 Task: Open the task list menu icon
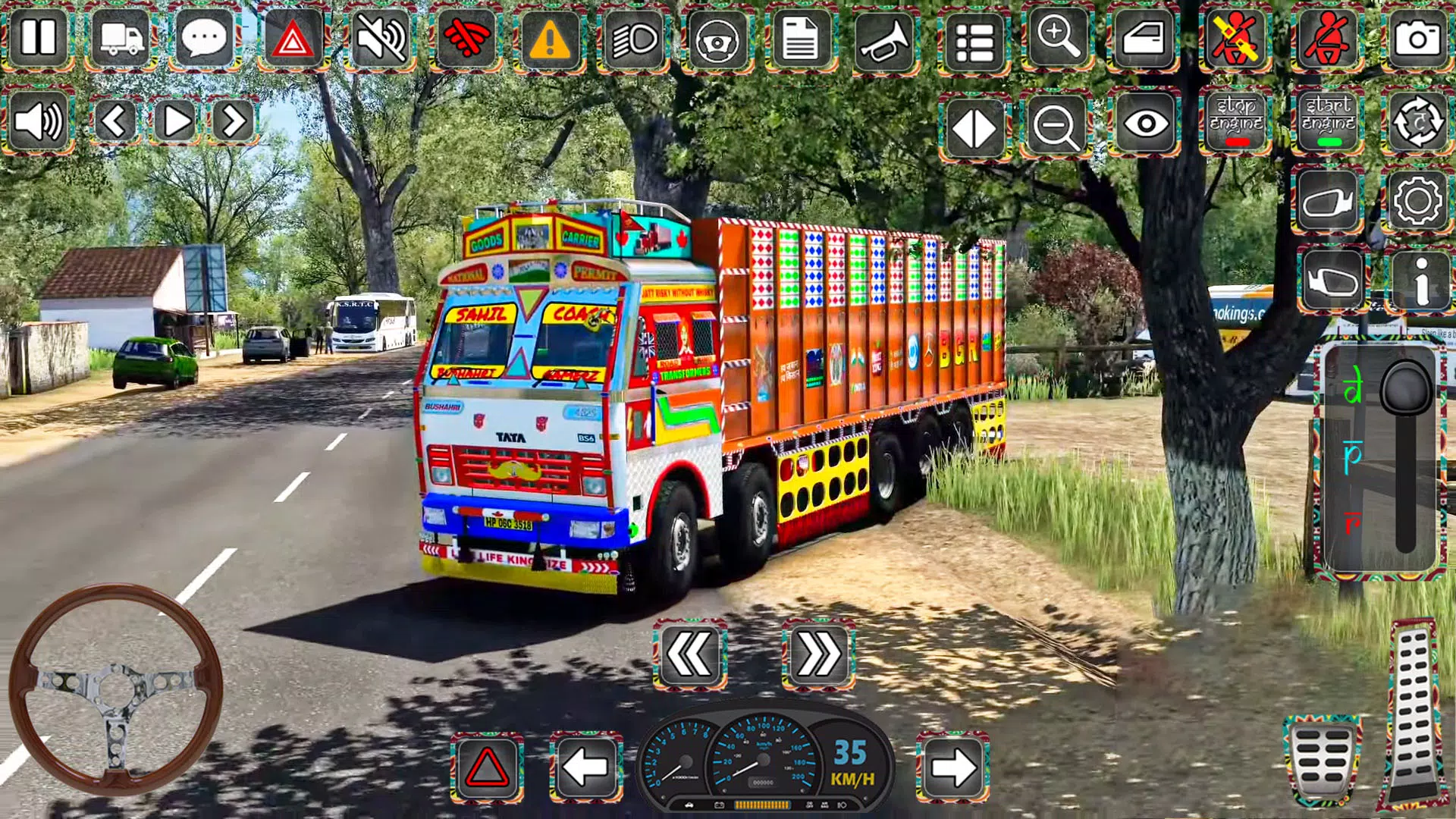[974, 39]
